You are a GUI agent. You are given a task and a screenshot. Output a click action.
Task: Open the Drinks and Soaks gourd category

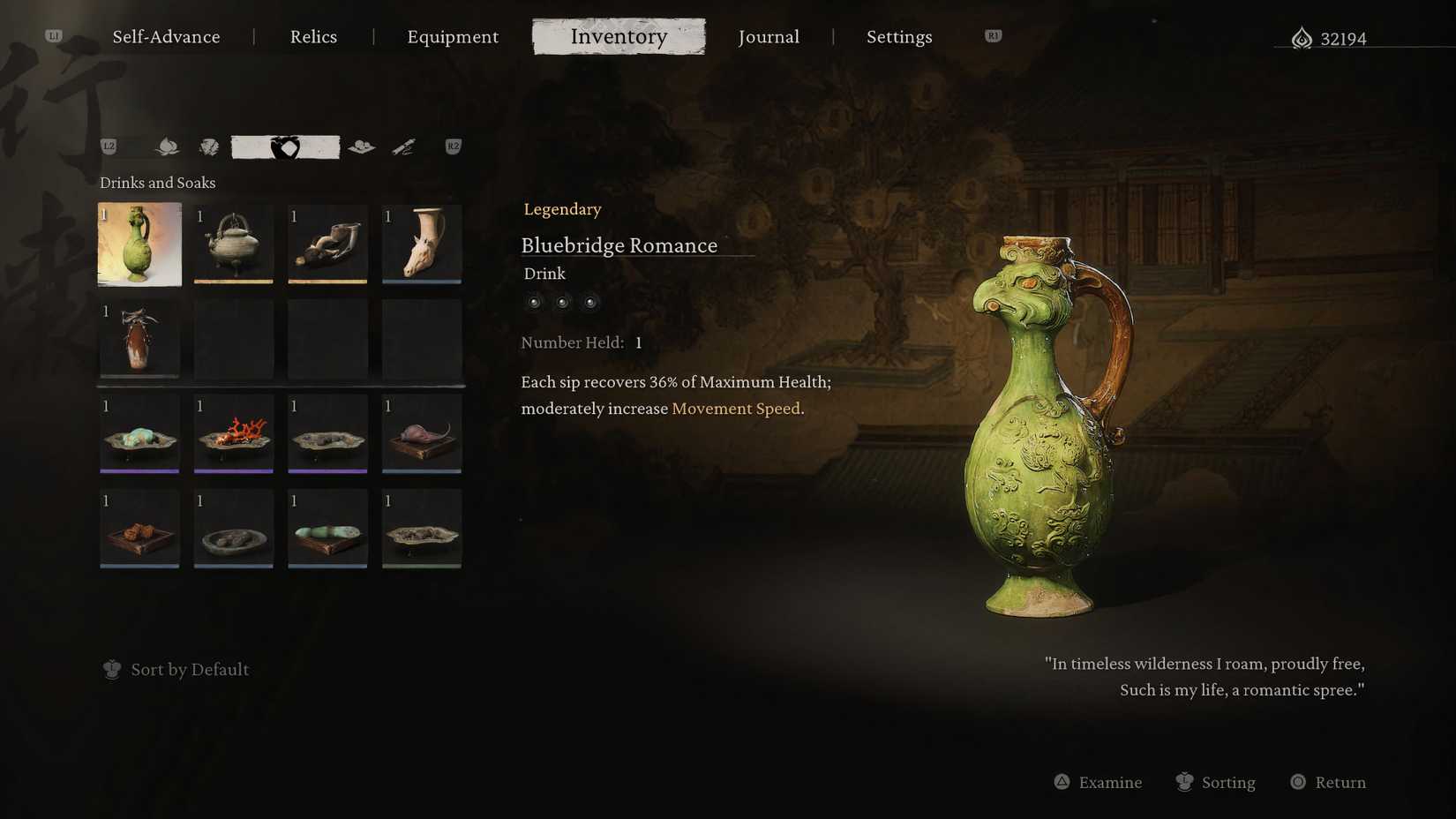tap(285, 147)
